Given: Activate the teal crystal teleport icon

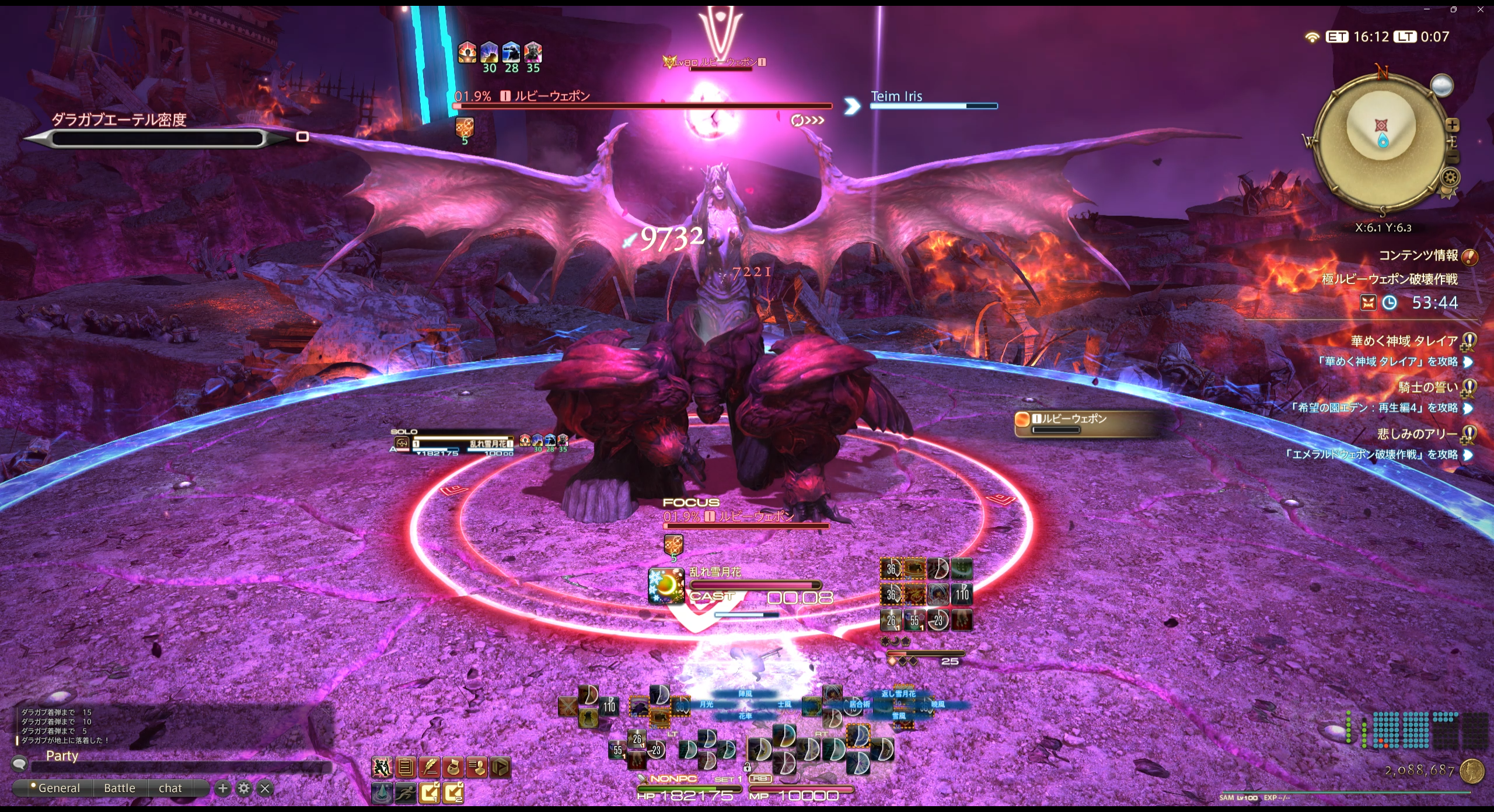Looking at the screenshot, I should [x=382, y=792].
